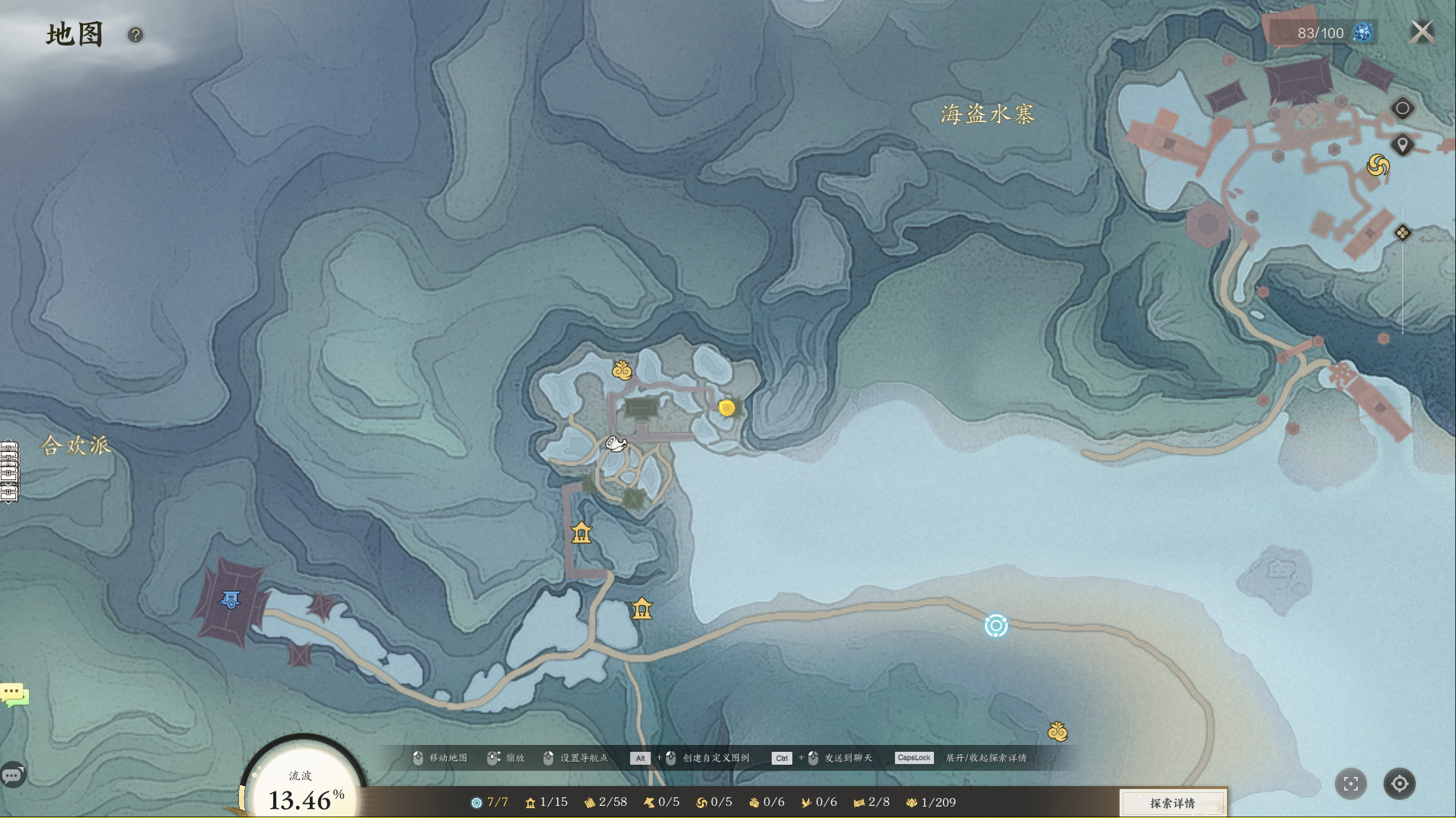Toggle the fullscreen frame map button

(1351, 784)
